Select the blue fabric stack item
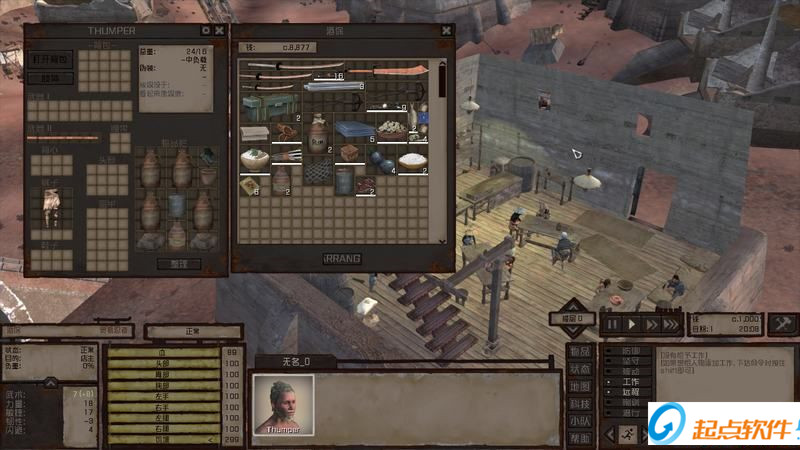Image resolution: width=800 pixels, height=450 pixels. click(353, 130)
